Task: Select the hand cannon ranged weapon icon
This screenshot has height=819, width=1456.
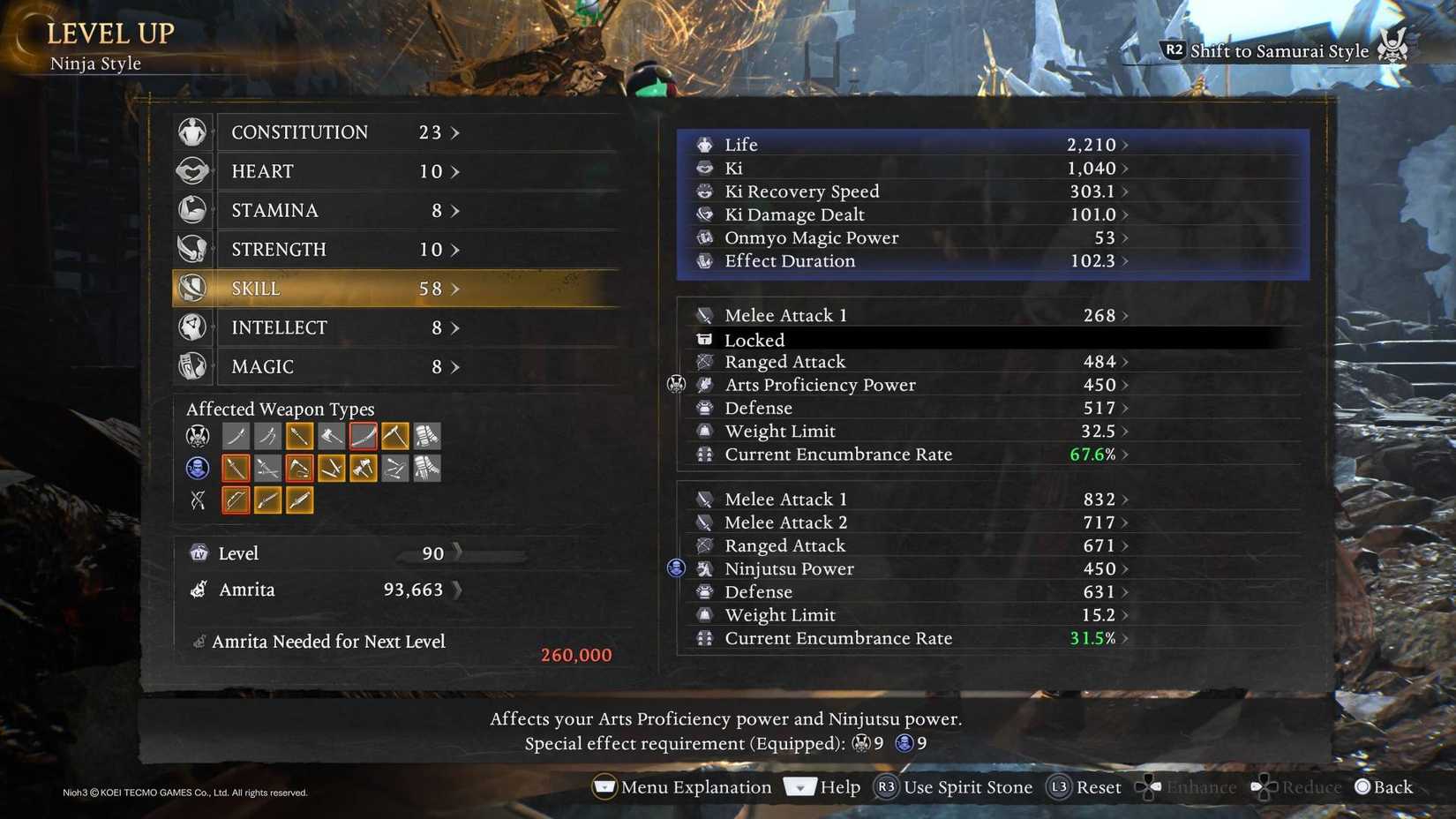Action: tap(299, 500)
